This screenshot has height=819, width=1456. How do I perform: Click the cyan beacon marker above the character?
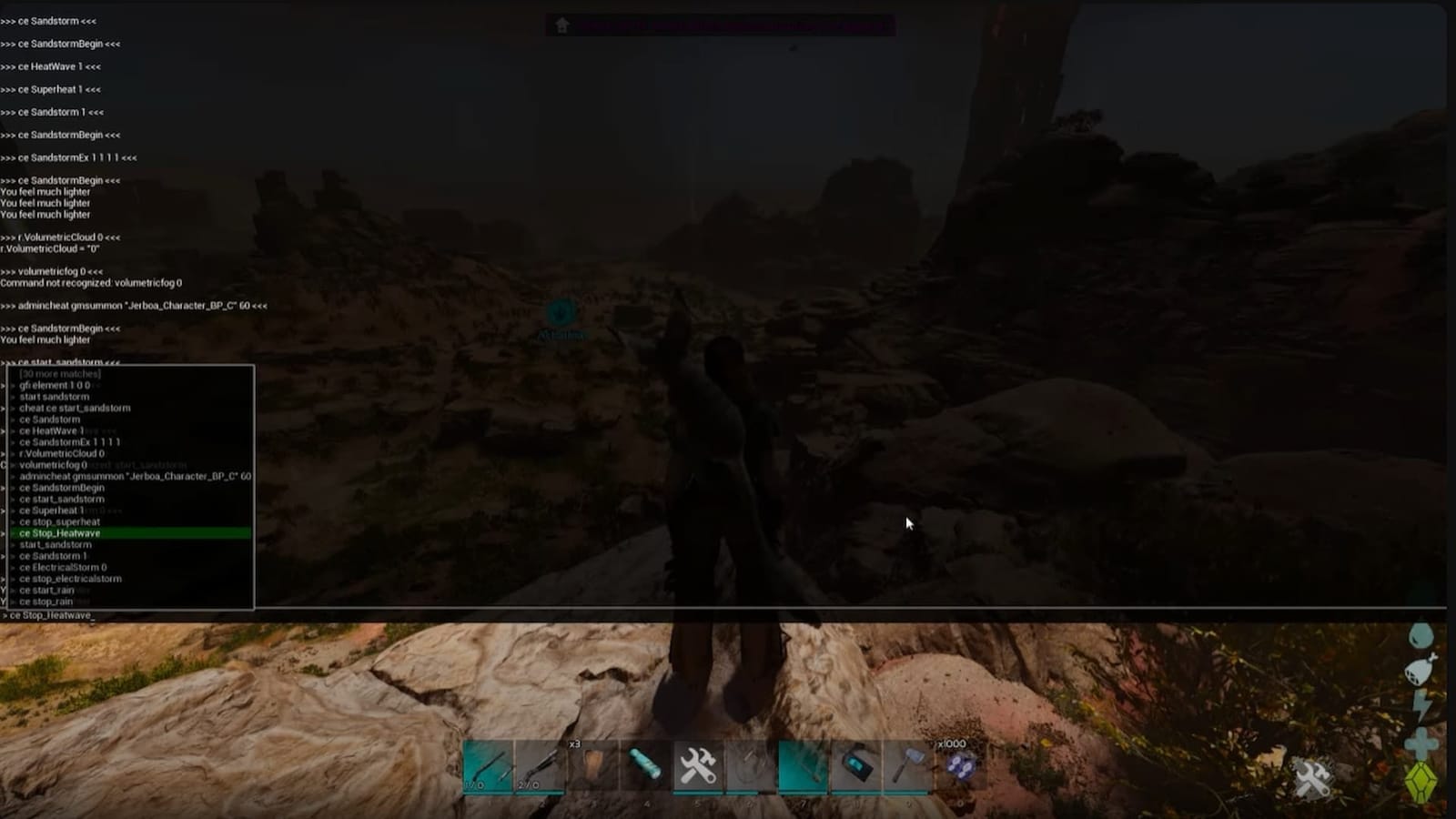click(561, 313)
